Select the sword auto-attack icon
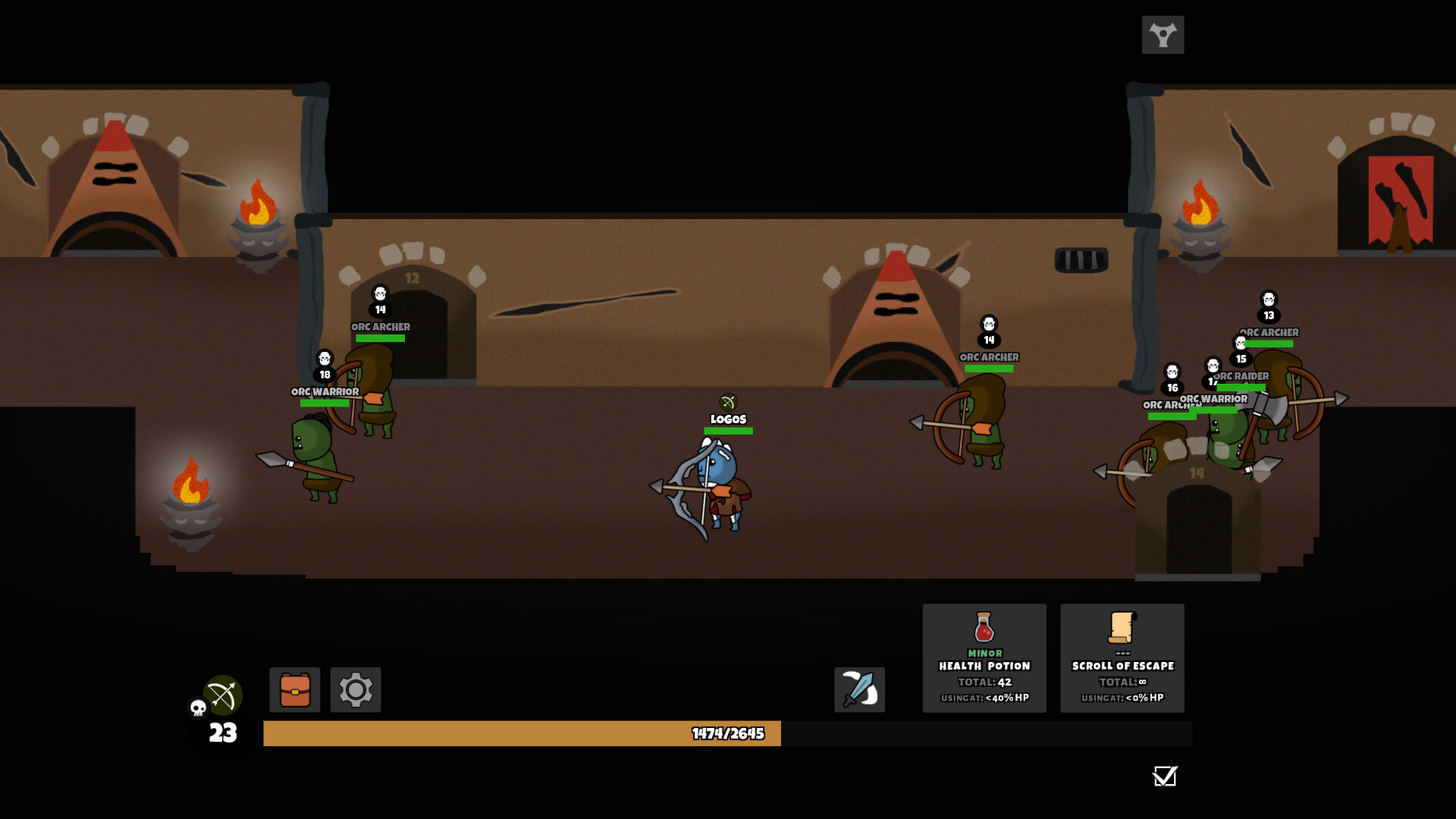The image size is (1456, 819). tap(859, 690)
